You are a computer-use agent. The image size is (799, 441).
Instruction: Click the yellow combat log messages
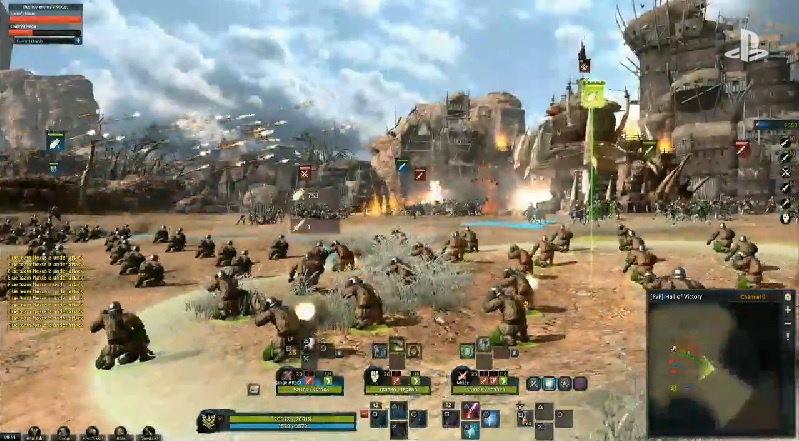click(x=45, y=291)
